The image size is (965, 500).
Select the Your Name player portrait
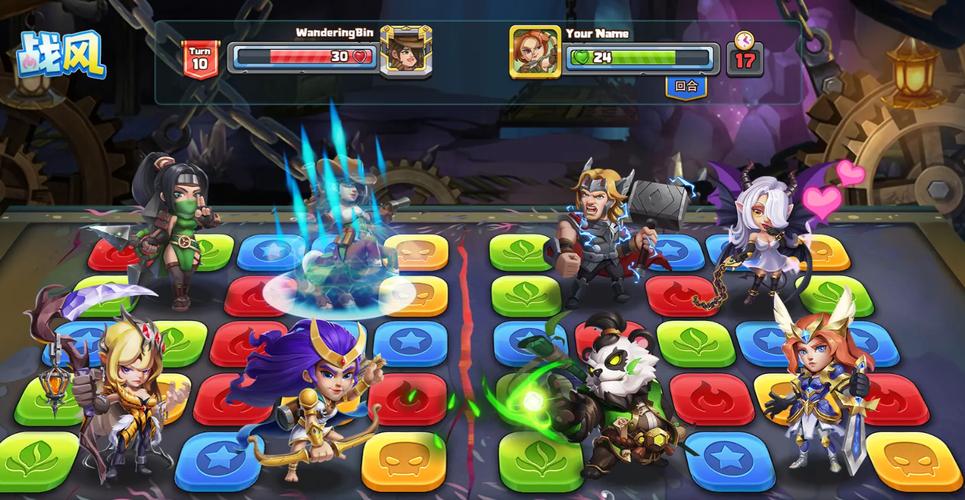pos(535,51)
